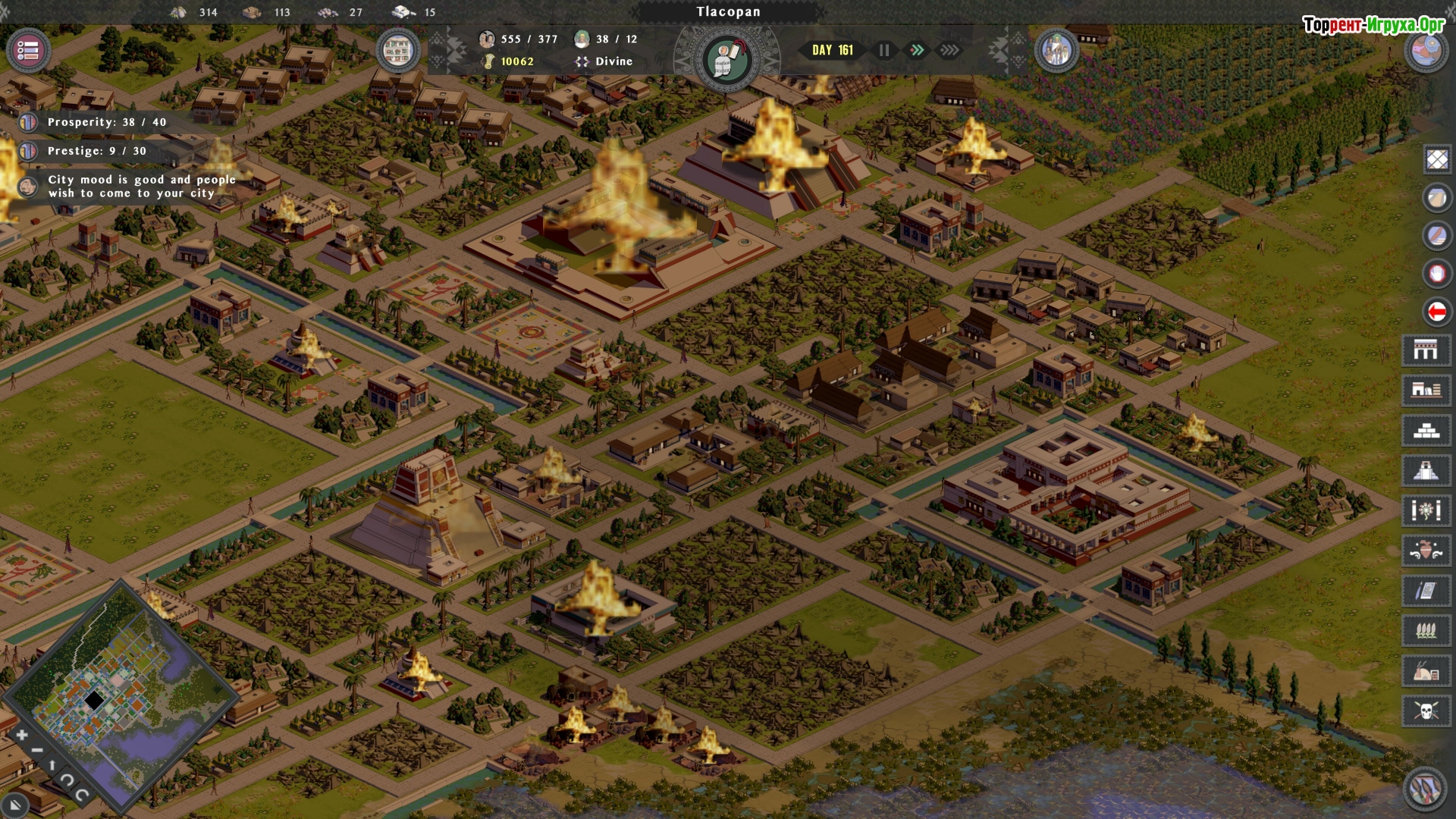Viewport: 1456px width, 819px height.
Task: Open the temple build category
Action: tap(1426, 471)
